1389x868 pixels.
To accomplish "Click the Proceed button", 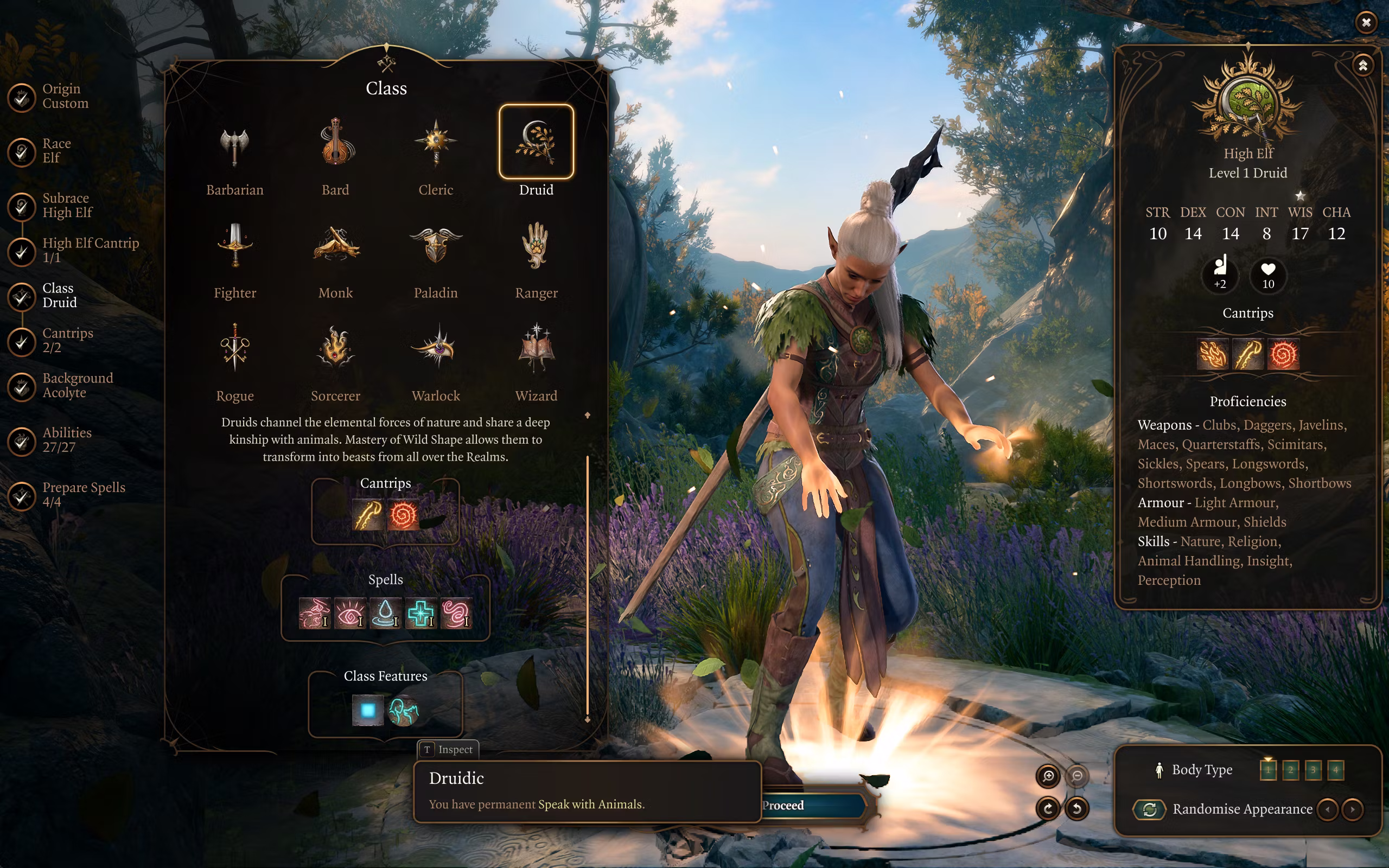I will pos(813,806).
